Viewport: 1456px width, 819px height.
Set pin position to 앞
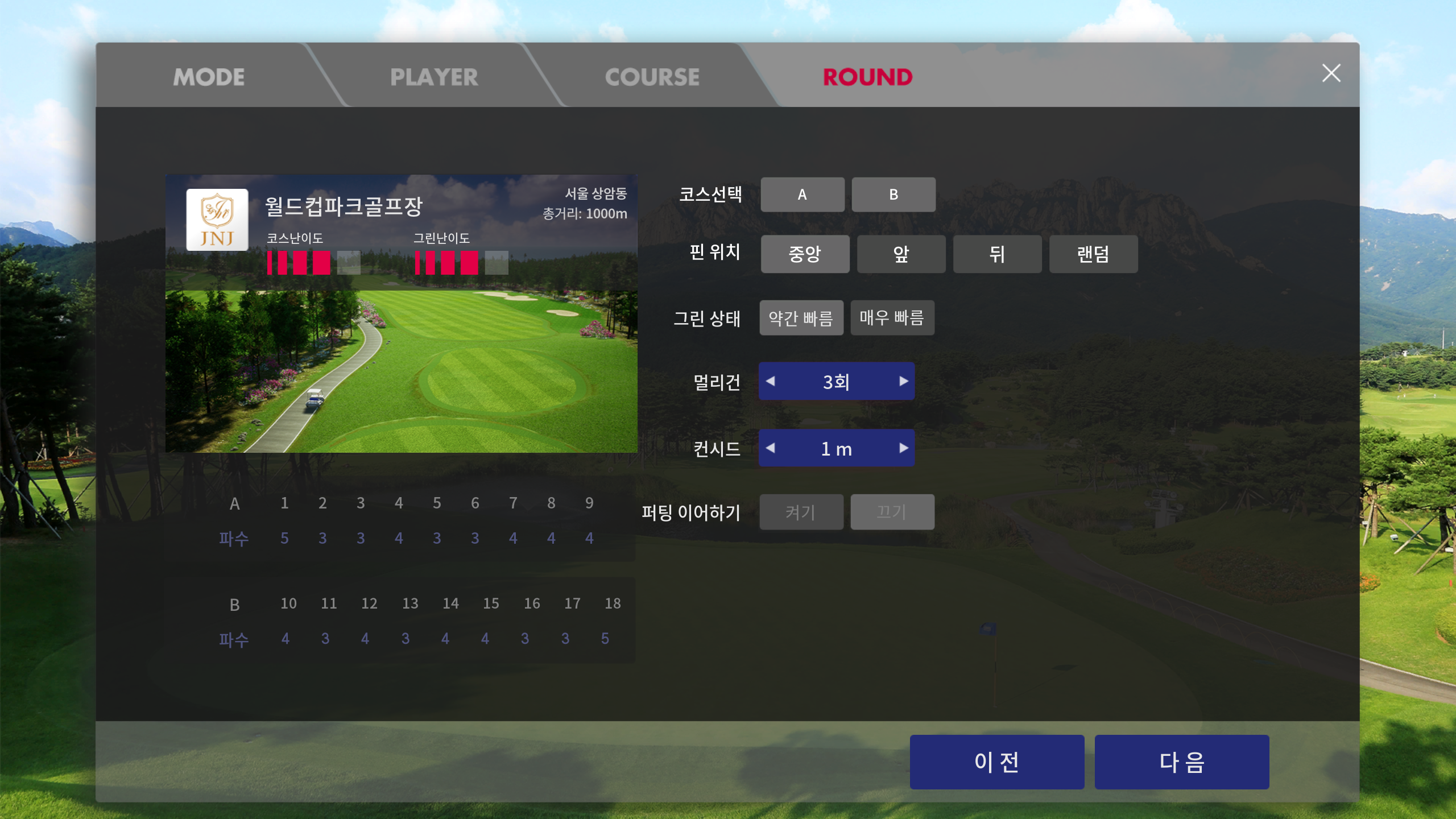tap(901, 254)
